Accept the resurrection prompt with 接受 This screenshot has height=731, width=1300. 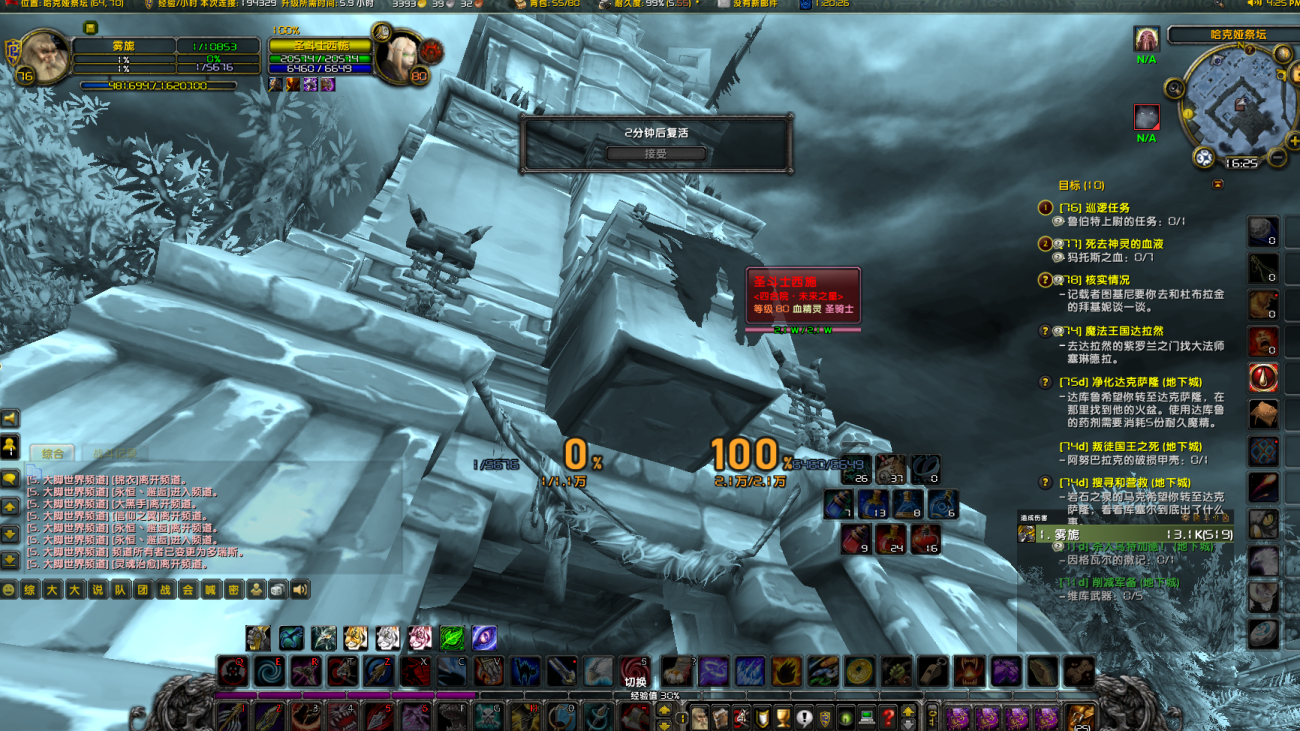656,154
